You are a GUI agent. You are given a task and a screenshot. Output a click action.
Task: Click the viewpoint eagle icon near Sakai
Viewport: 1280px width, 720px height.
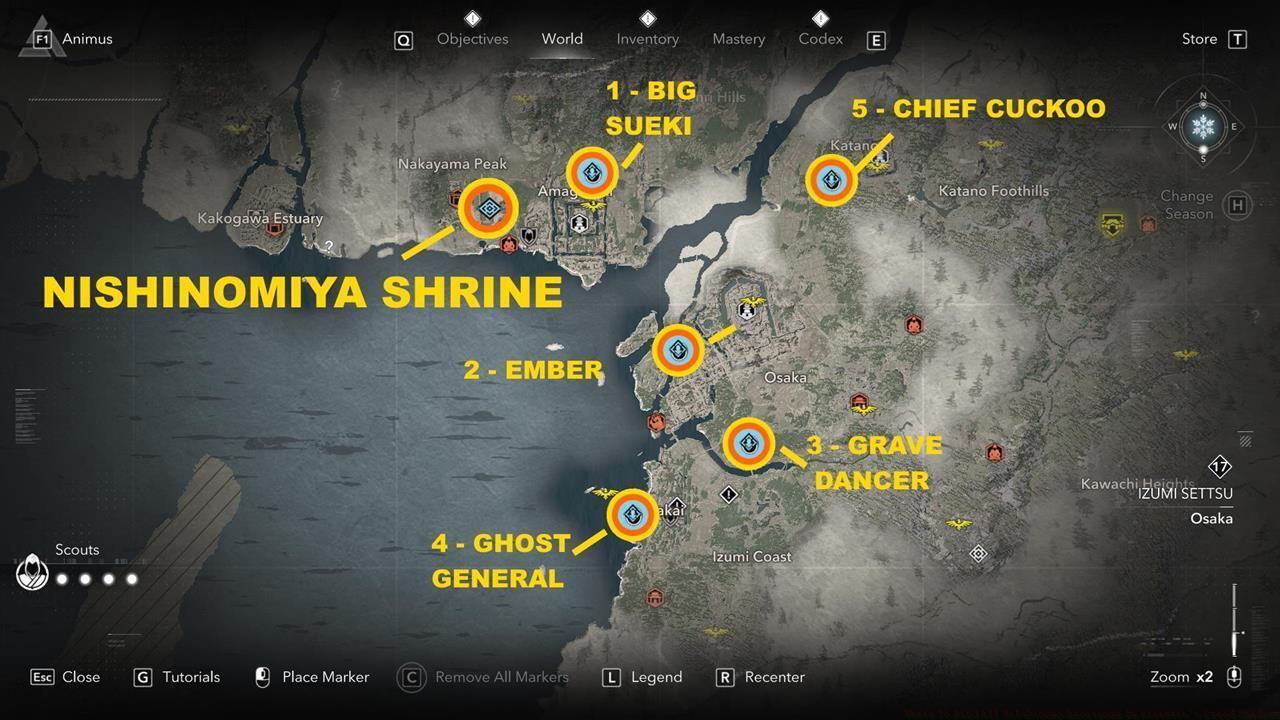pyautogui.click(x=601, y=490)
